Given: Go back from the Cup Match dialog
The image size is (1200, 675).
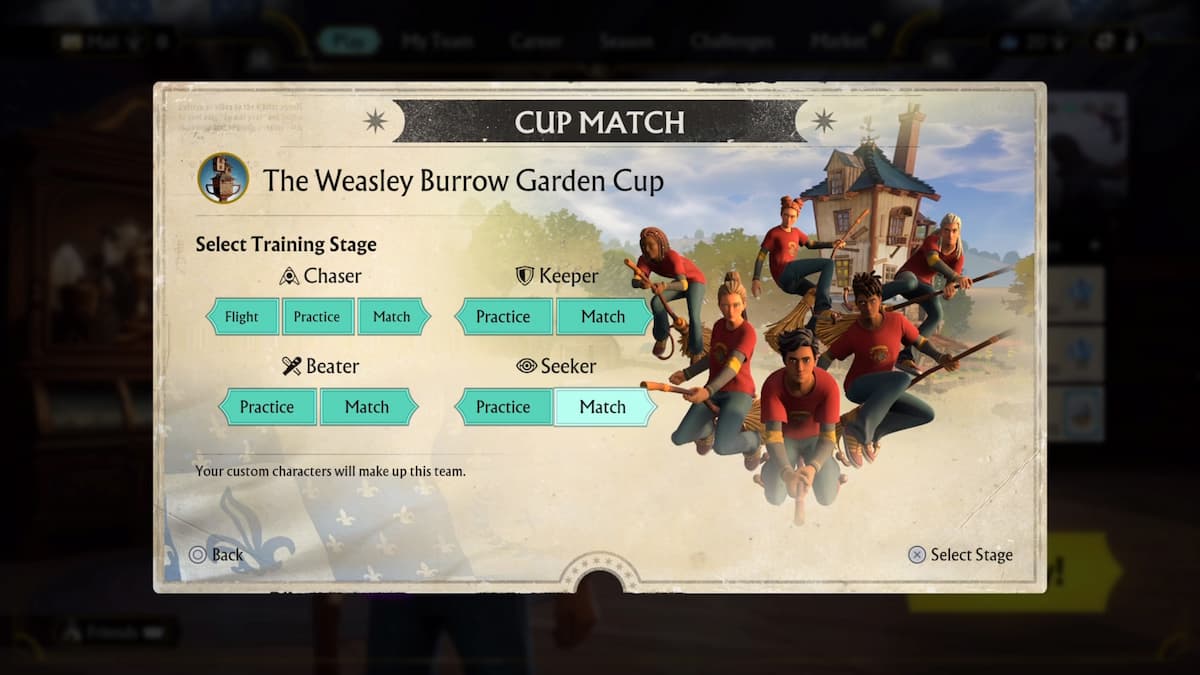Looking at the screenshot, I should click(216, 554).
